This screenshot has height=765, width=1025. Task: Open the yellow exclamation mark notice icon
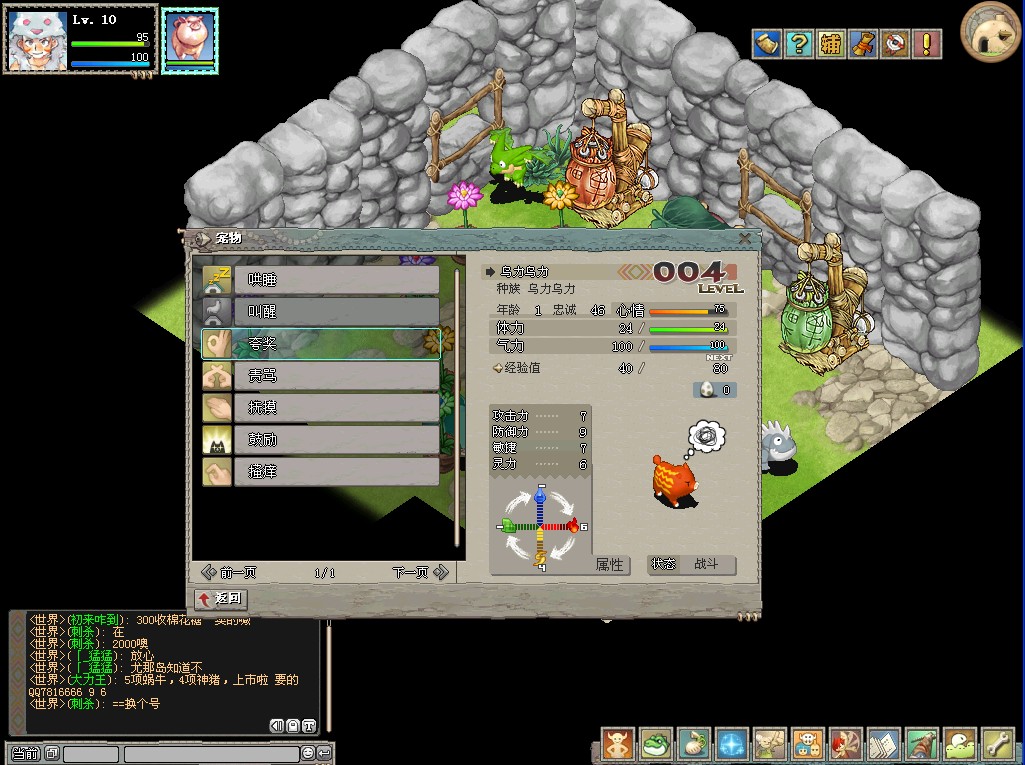[927, 44]
